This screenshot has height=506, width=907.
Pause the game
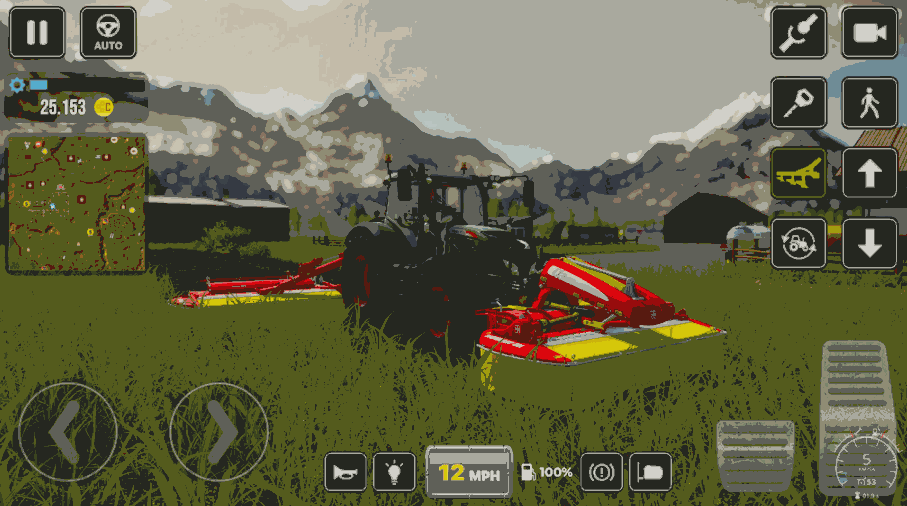point(37,33)
